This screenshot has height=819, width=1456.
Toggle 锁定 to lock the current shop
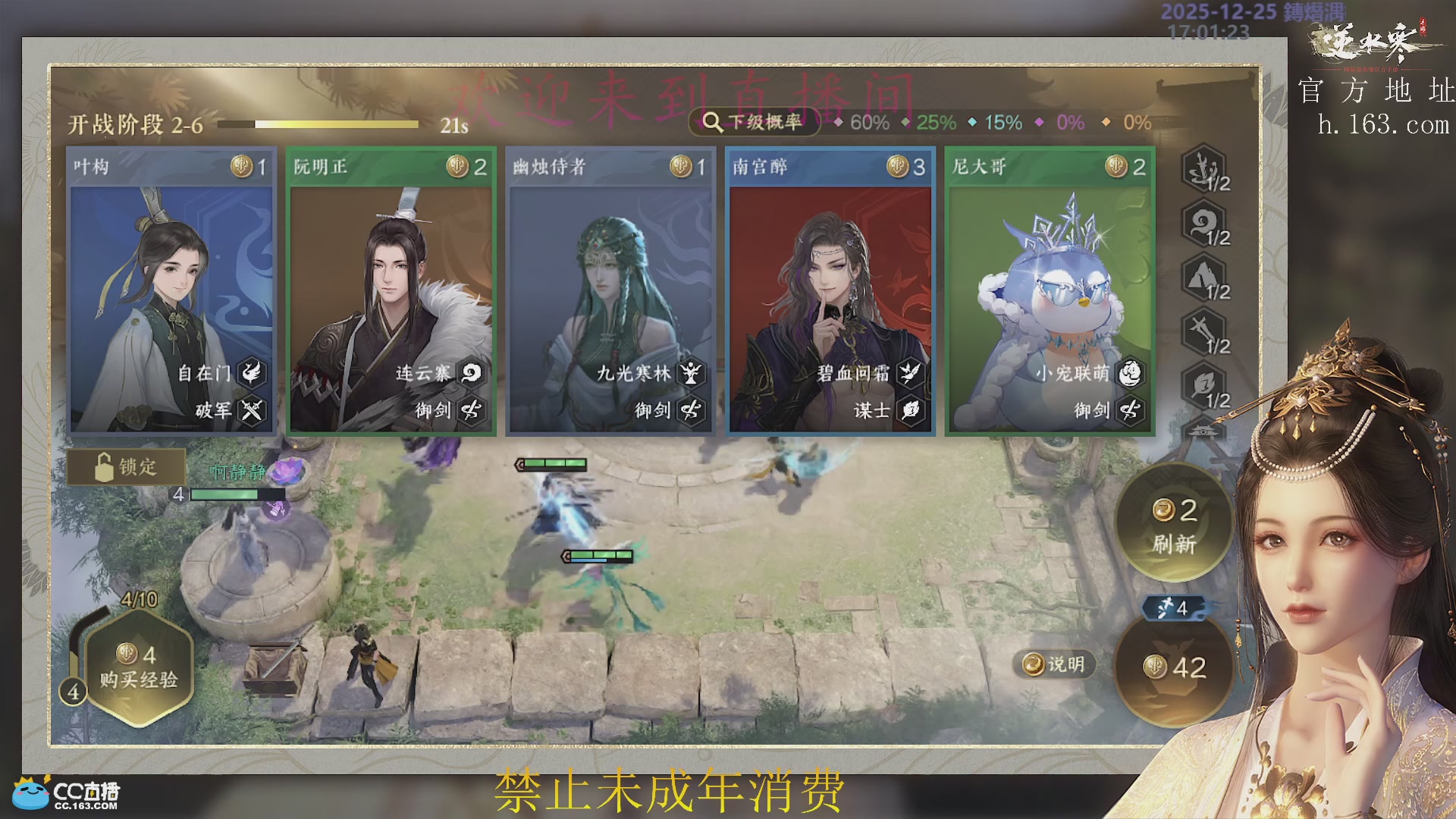[x=126, y=468]
